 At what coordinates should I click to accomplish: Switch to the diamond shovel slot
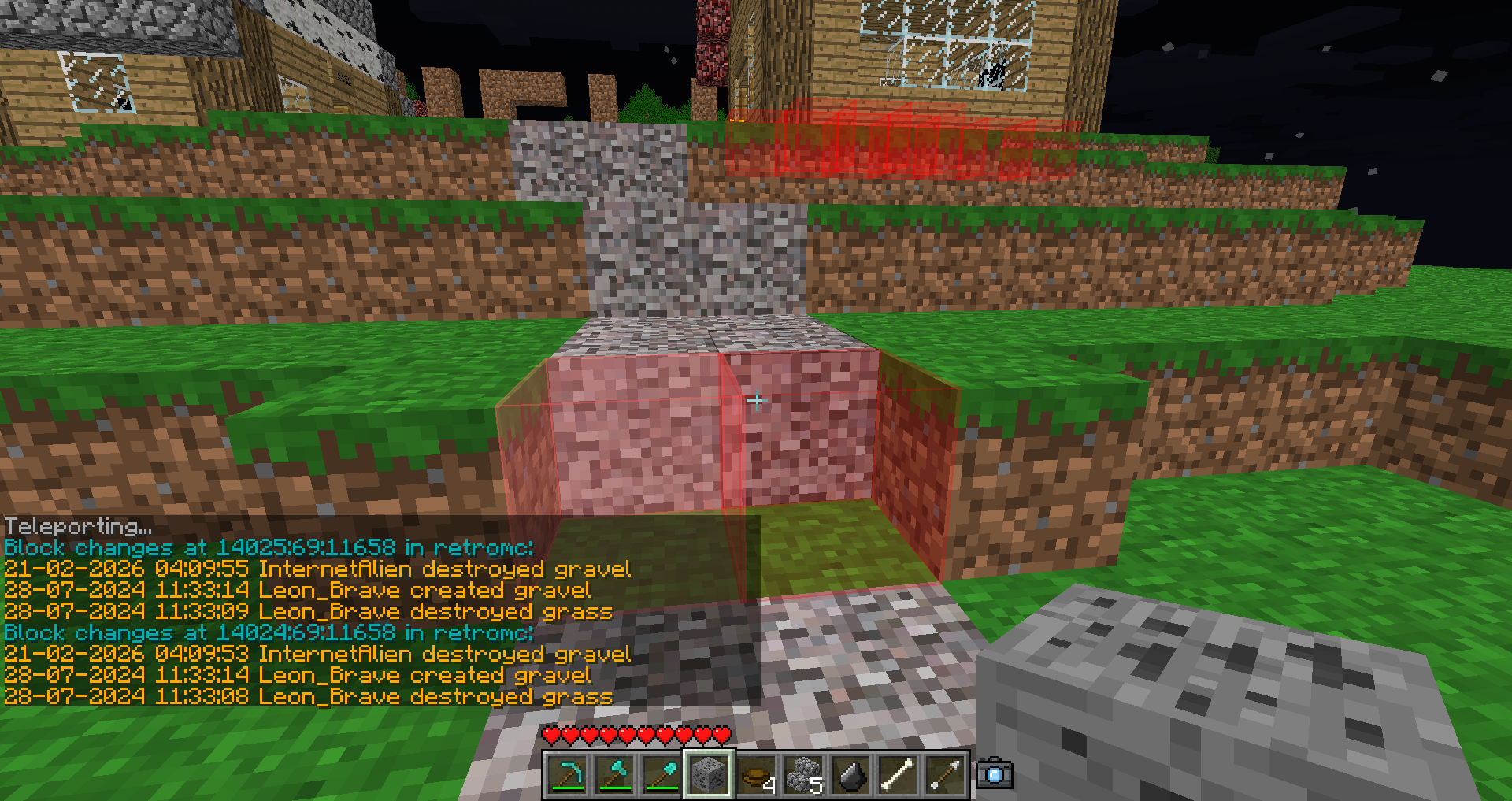662,775
